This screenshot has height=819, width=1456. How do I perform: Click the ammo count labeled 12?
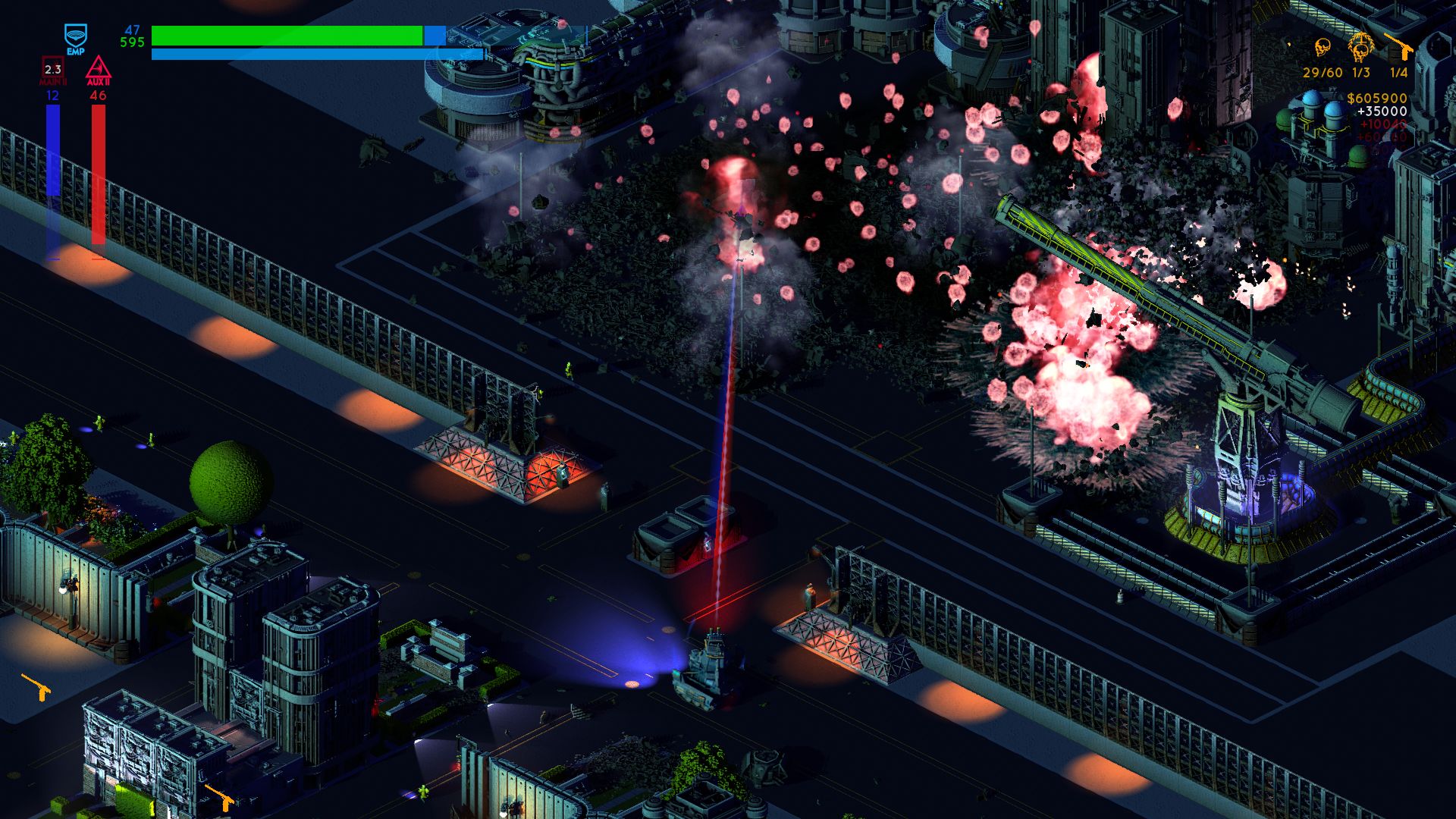(x=52, y=96)
